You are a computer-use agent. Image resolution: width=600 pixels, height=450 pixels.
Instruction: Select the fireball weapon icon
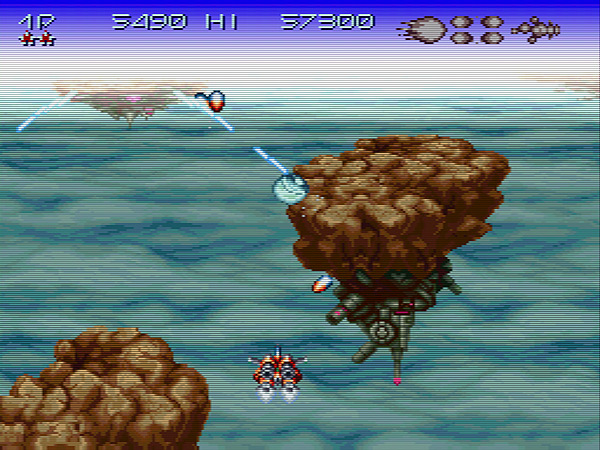tap(425, 28)
